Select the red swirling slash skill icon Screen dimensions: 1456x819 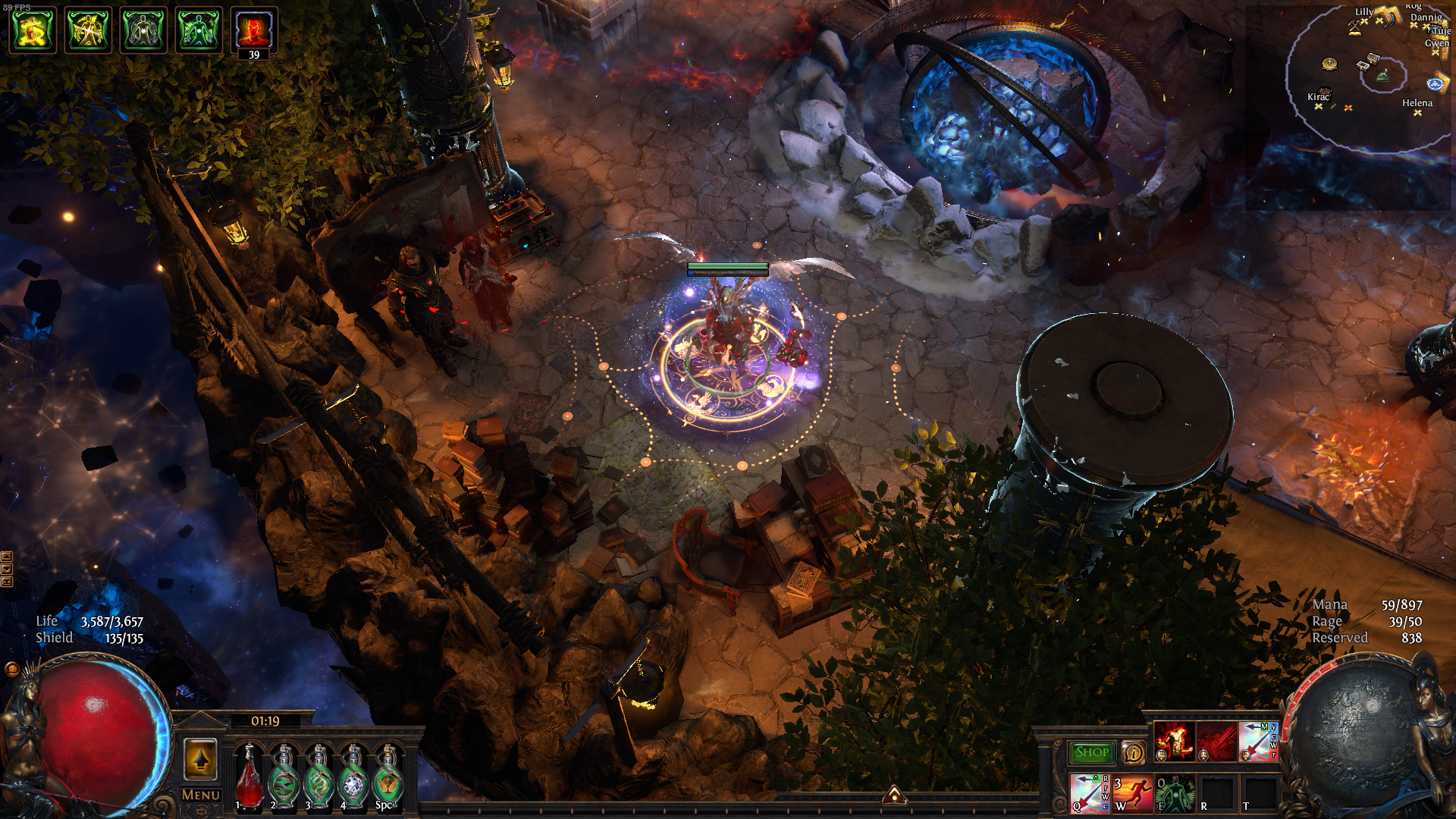pyautogui.click(x=1216, y=741)
